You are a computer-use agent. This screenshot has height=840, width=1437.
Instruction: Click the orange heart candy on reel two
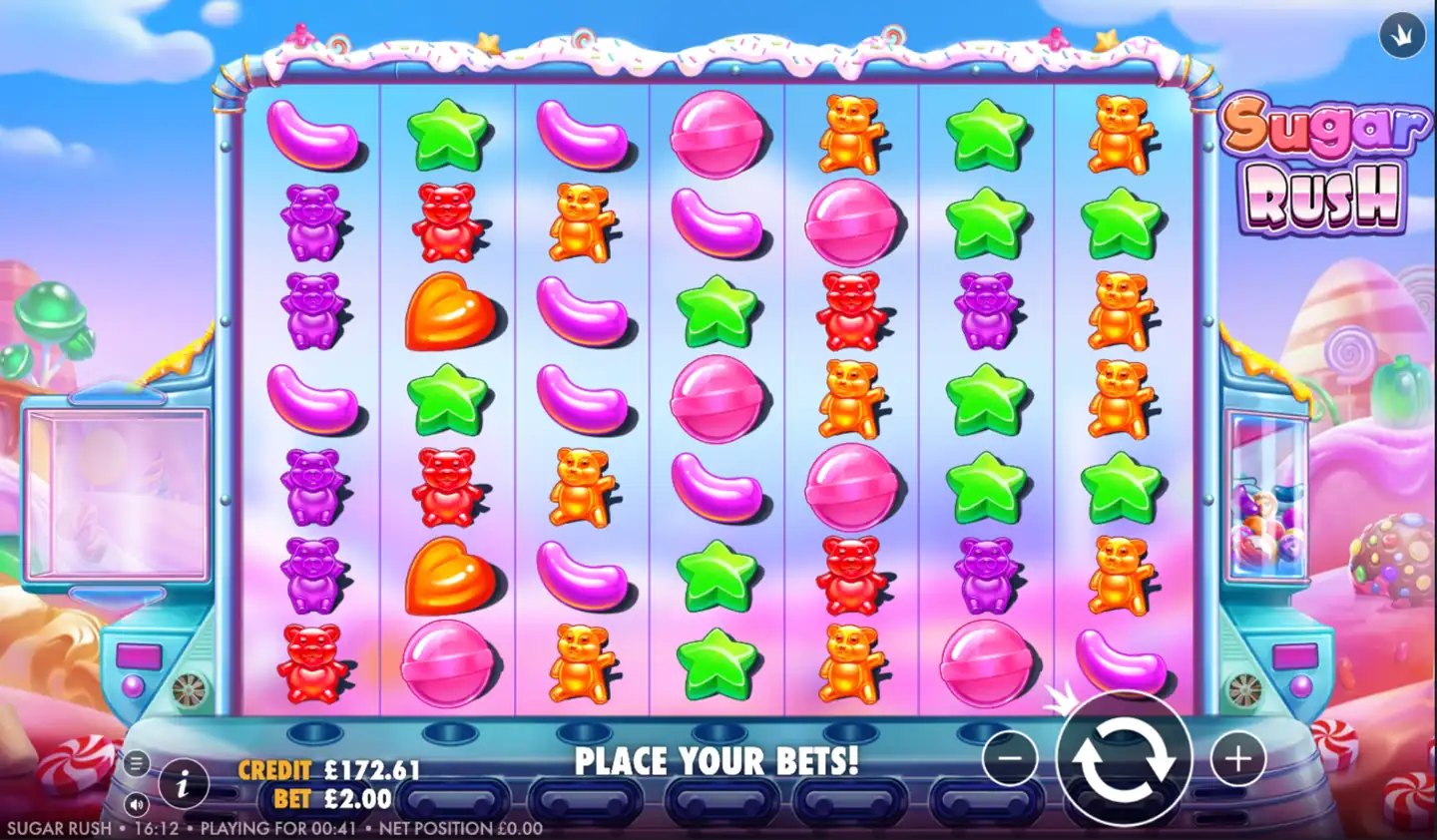point(446,312)
